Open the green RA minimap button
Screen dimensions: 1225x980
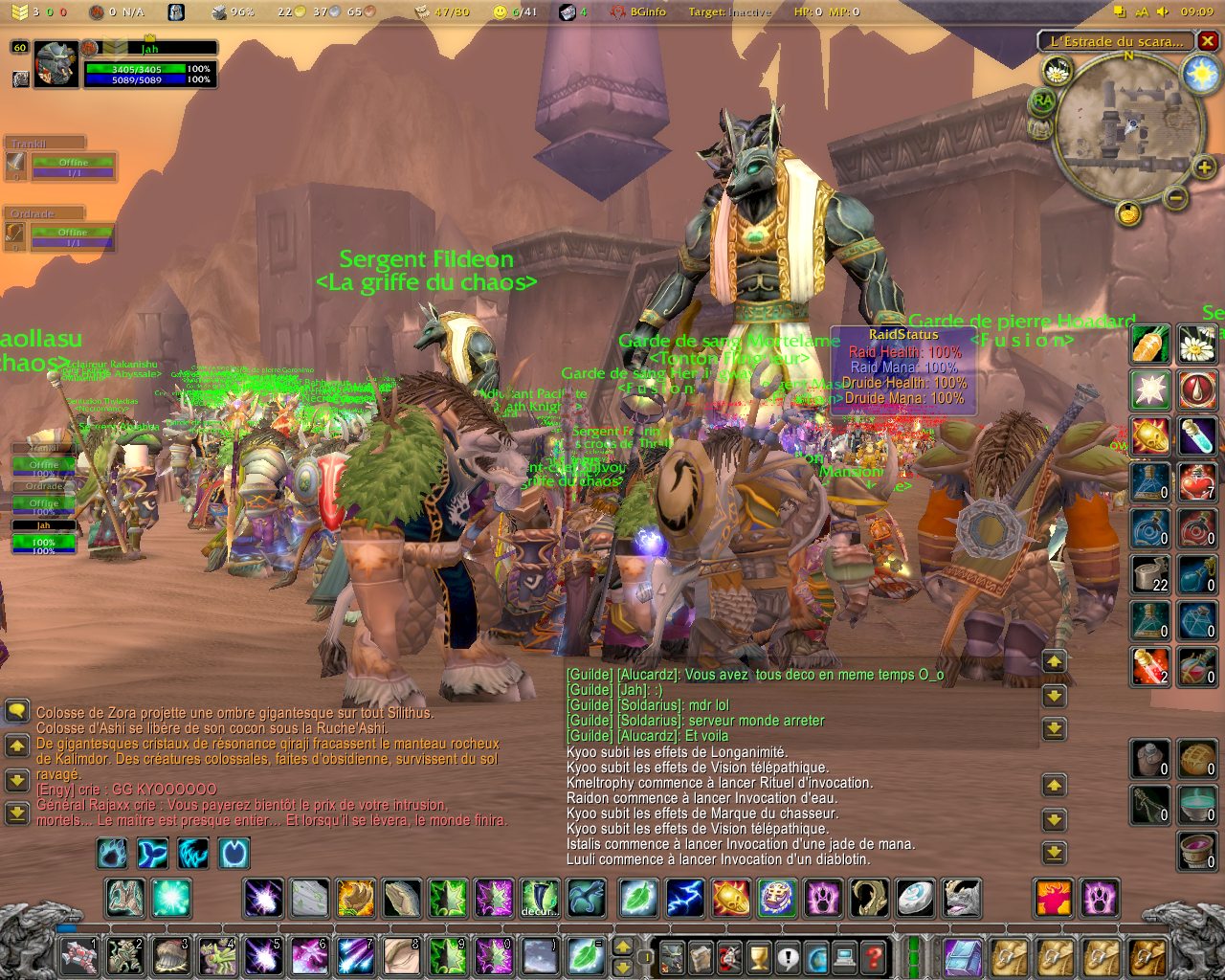click(1042, 100)
